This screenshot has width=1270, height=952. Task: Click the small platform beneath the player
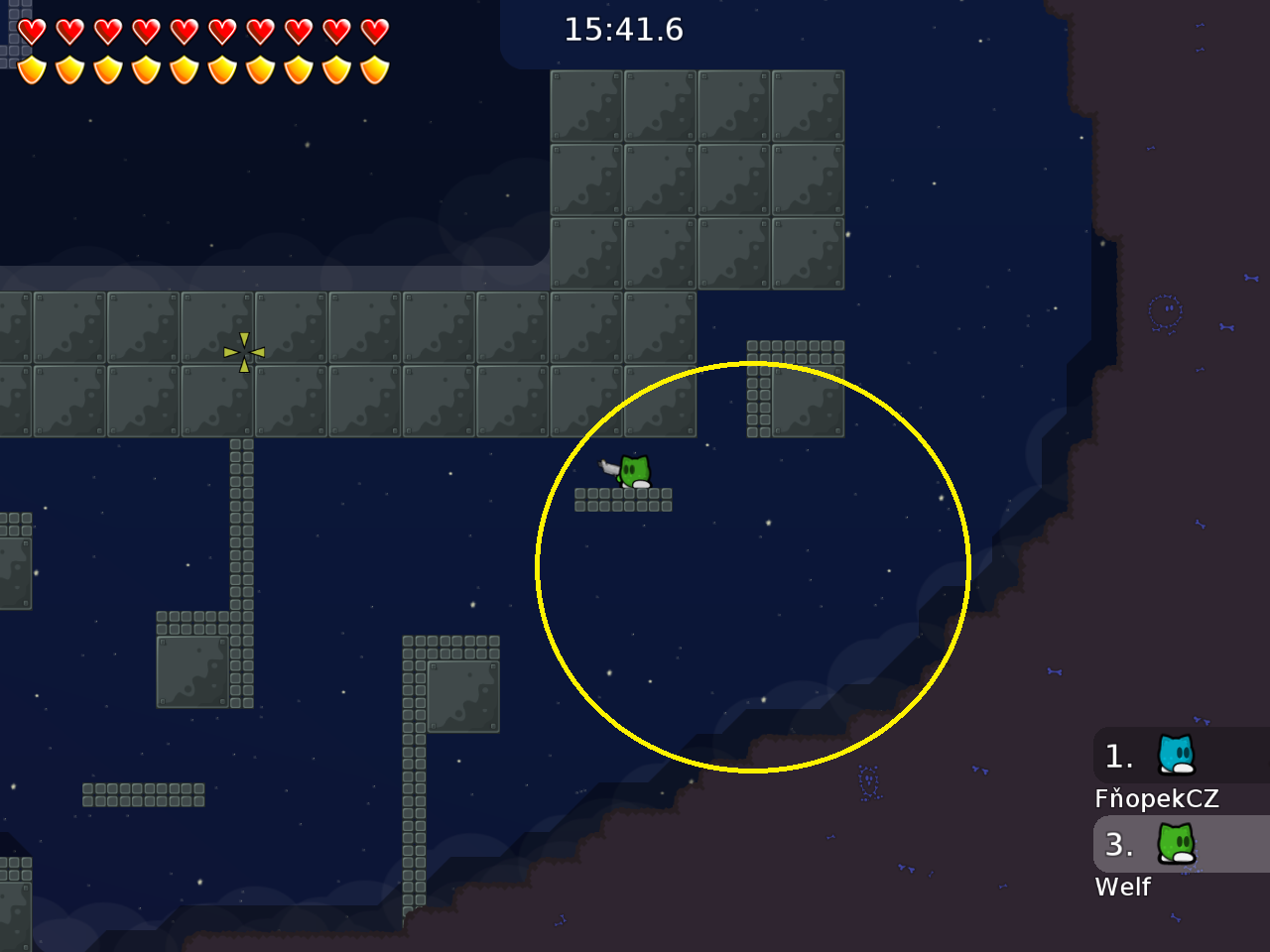coord(623,501)
